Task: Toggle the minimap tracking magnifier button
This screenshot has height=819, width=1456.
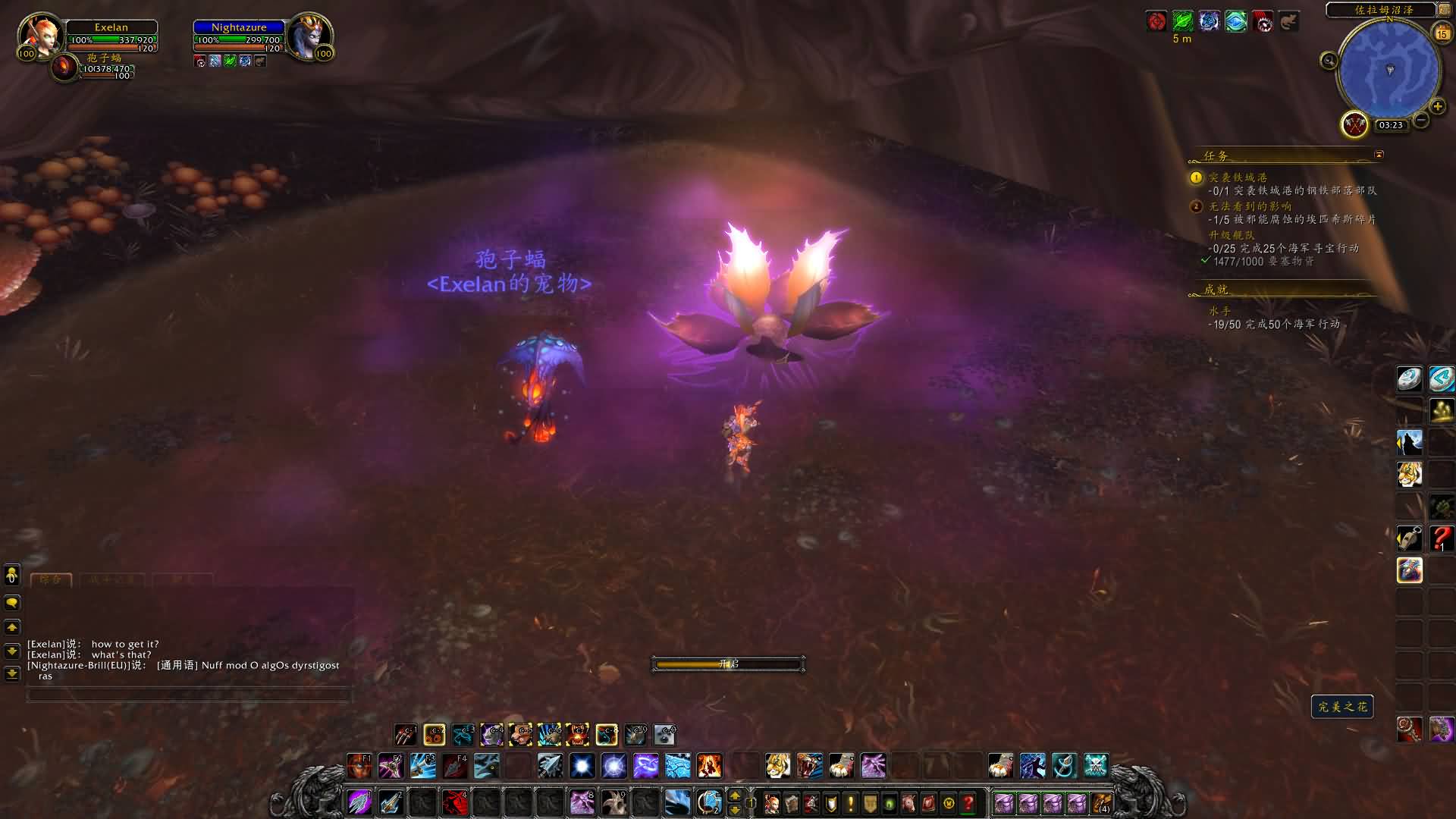Action: (1329, 61)
